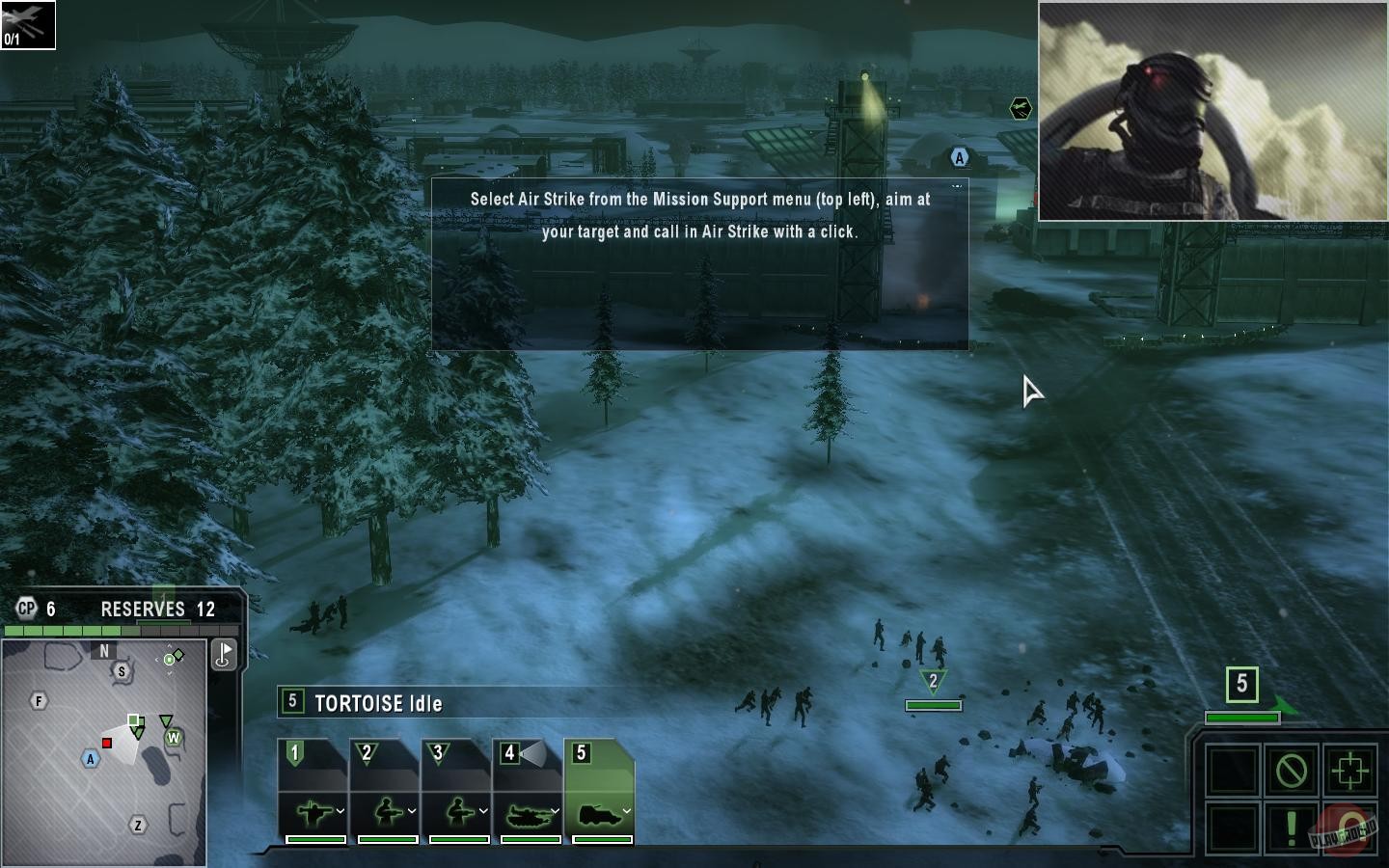Click the exclamation ability icon bottom right
This screenshot has height=868, width=1389.
click(1291, 827)
